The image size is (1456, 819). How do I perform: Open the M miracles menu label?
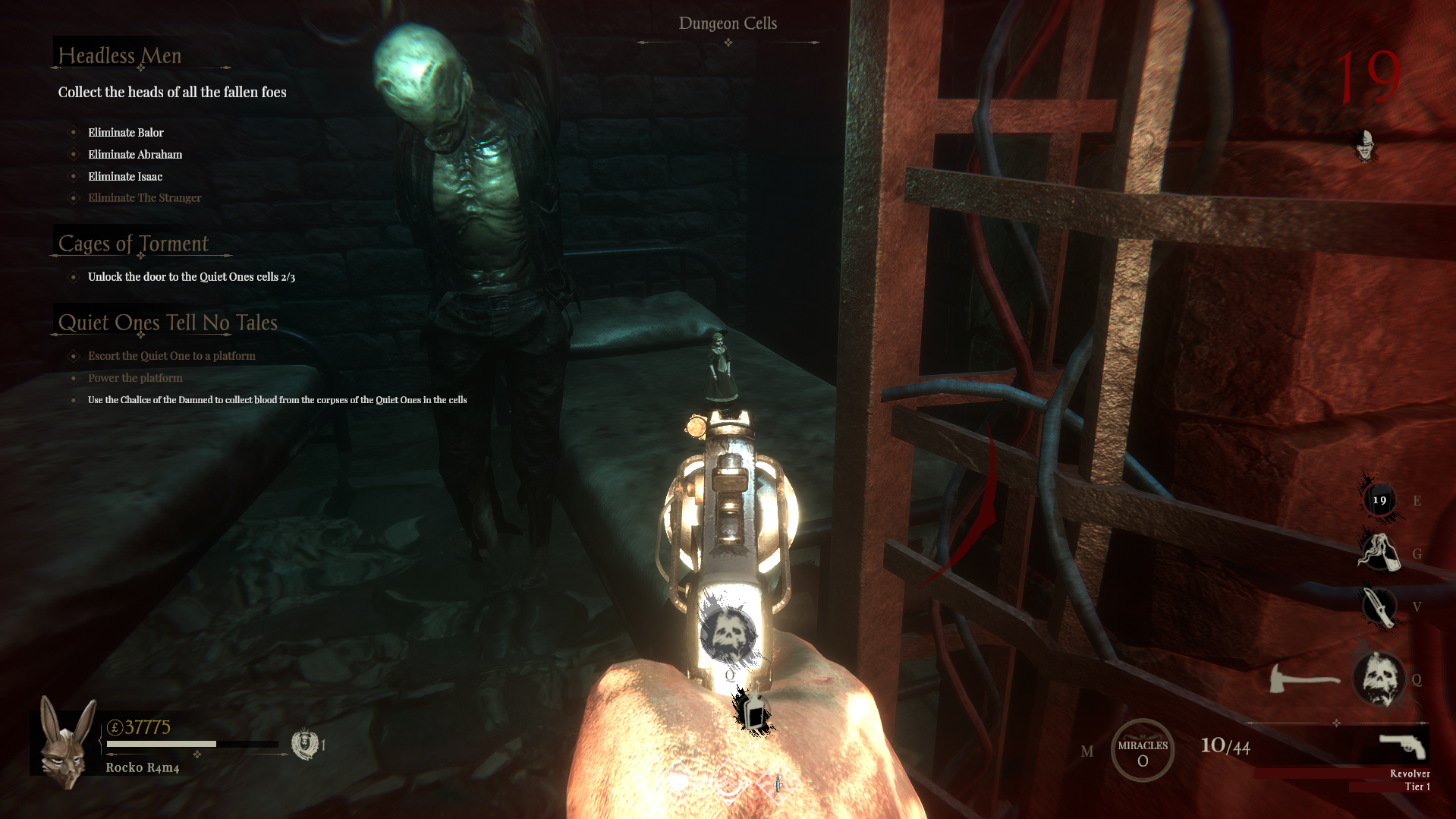tap(1087, 751)
